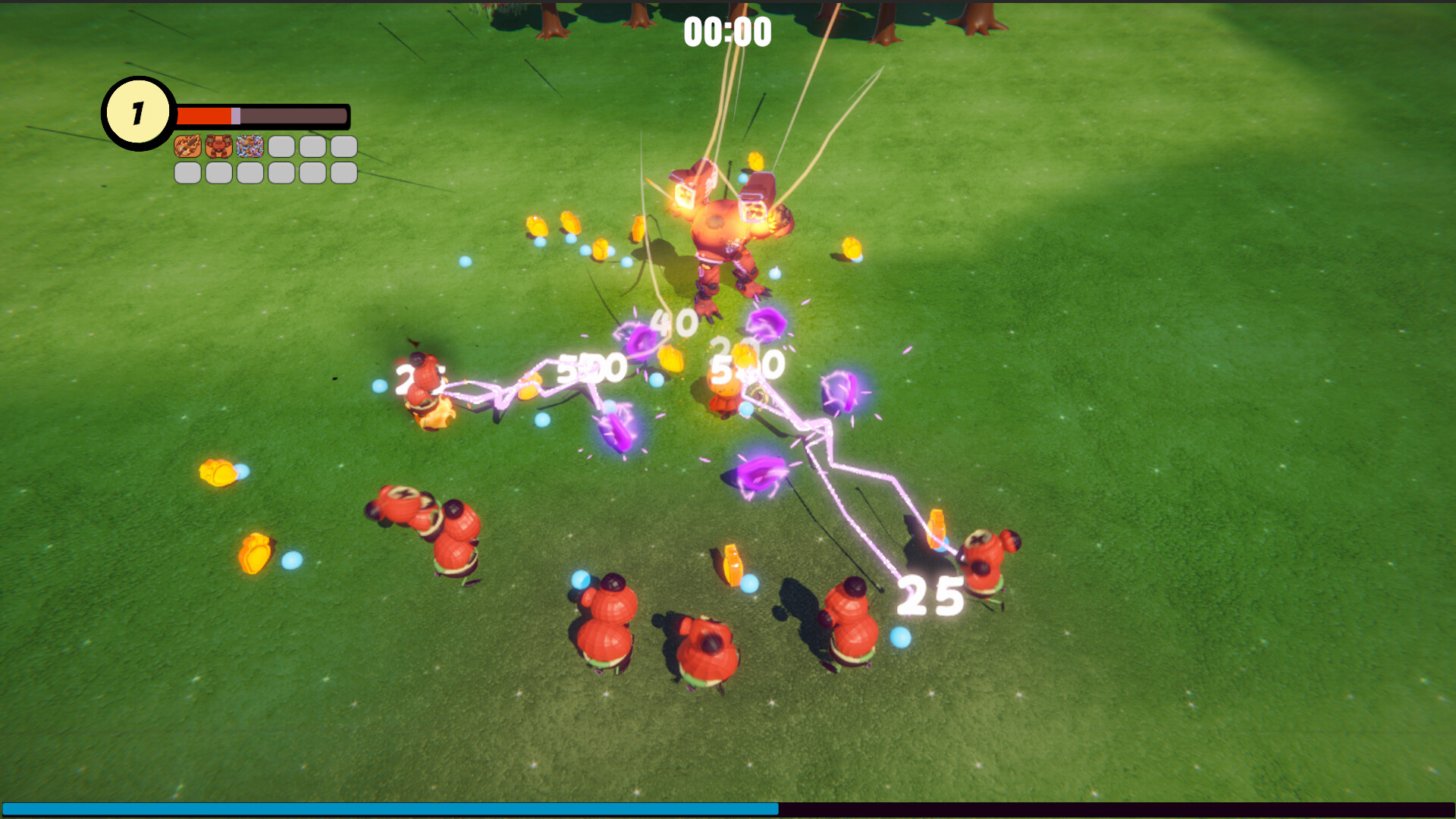Click the last empty slot in bottom row
This screenshot has height=819, width=1456.
(x=343, y=173)
